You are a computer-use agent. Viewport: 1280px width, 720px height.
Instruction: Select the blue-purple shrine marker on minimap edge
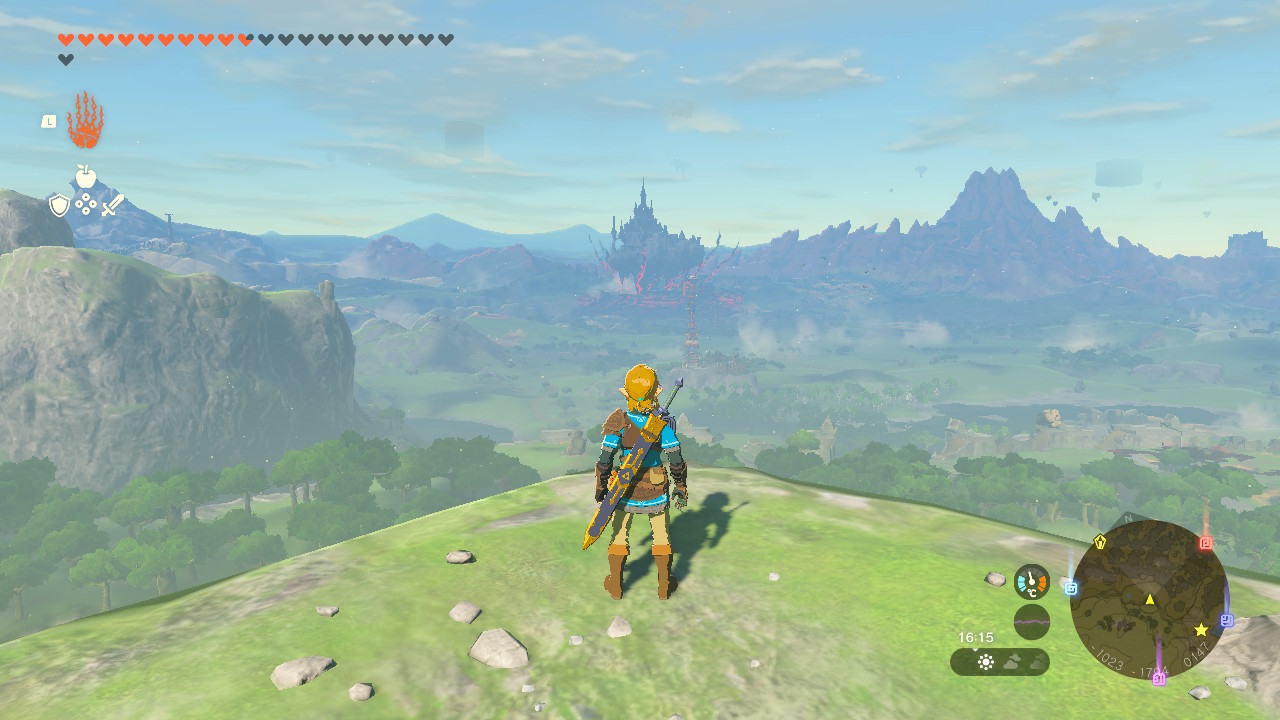(x=1227, y=620)
